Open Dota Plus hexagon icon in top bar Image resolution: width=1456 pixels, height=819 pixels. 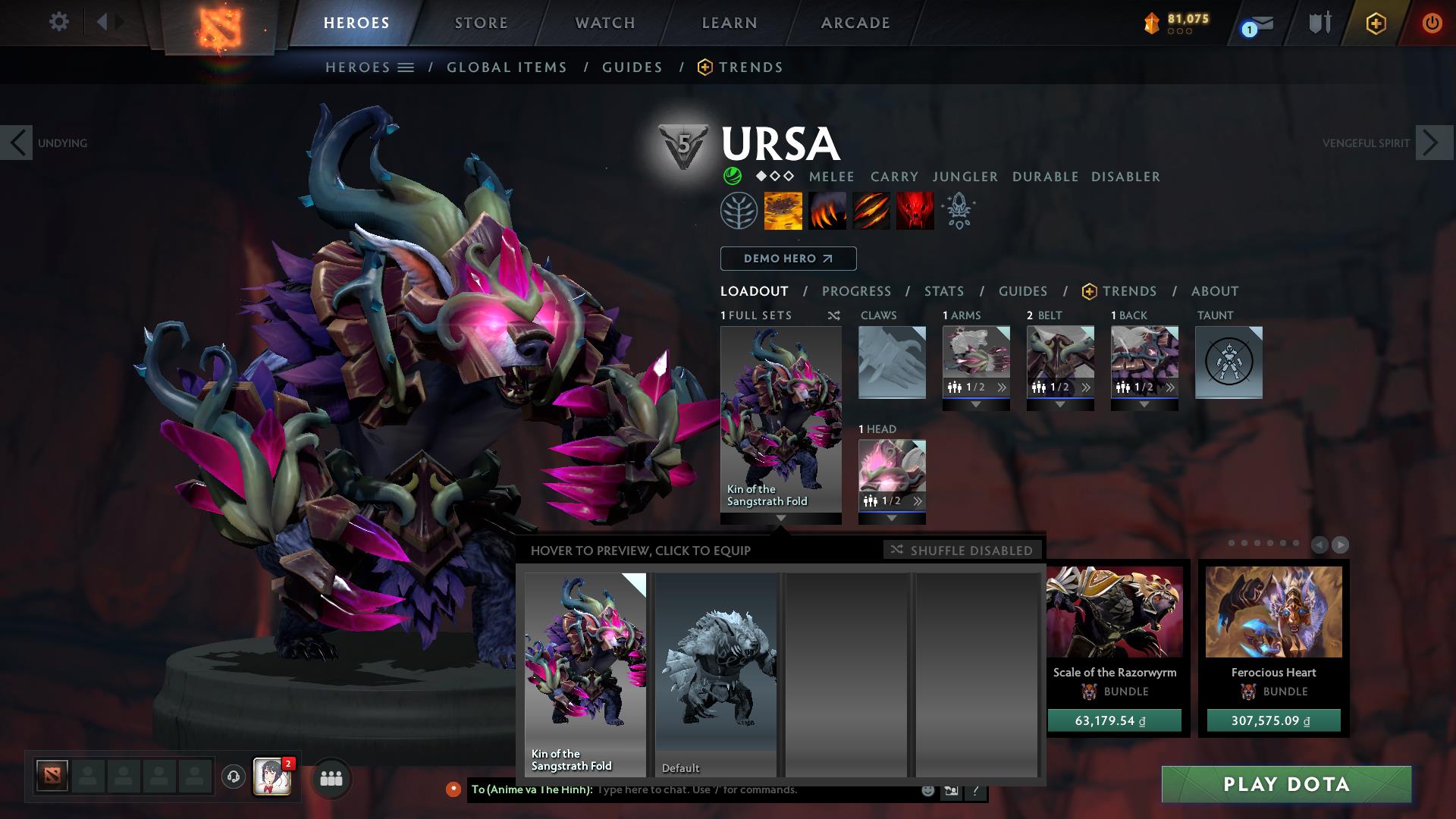(x=1378, y=23)
